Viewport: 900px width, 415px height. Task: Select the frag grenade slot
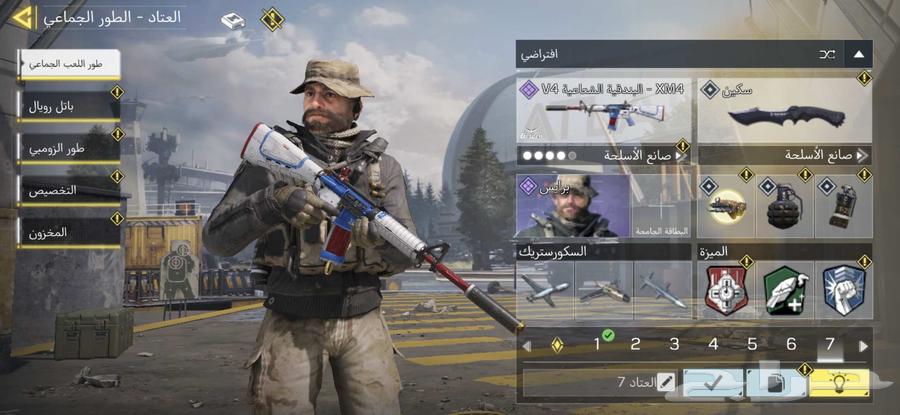click(x=782, y=205)
